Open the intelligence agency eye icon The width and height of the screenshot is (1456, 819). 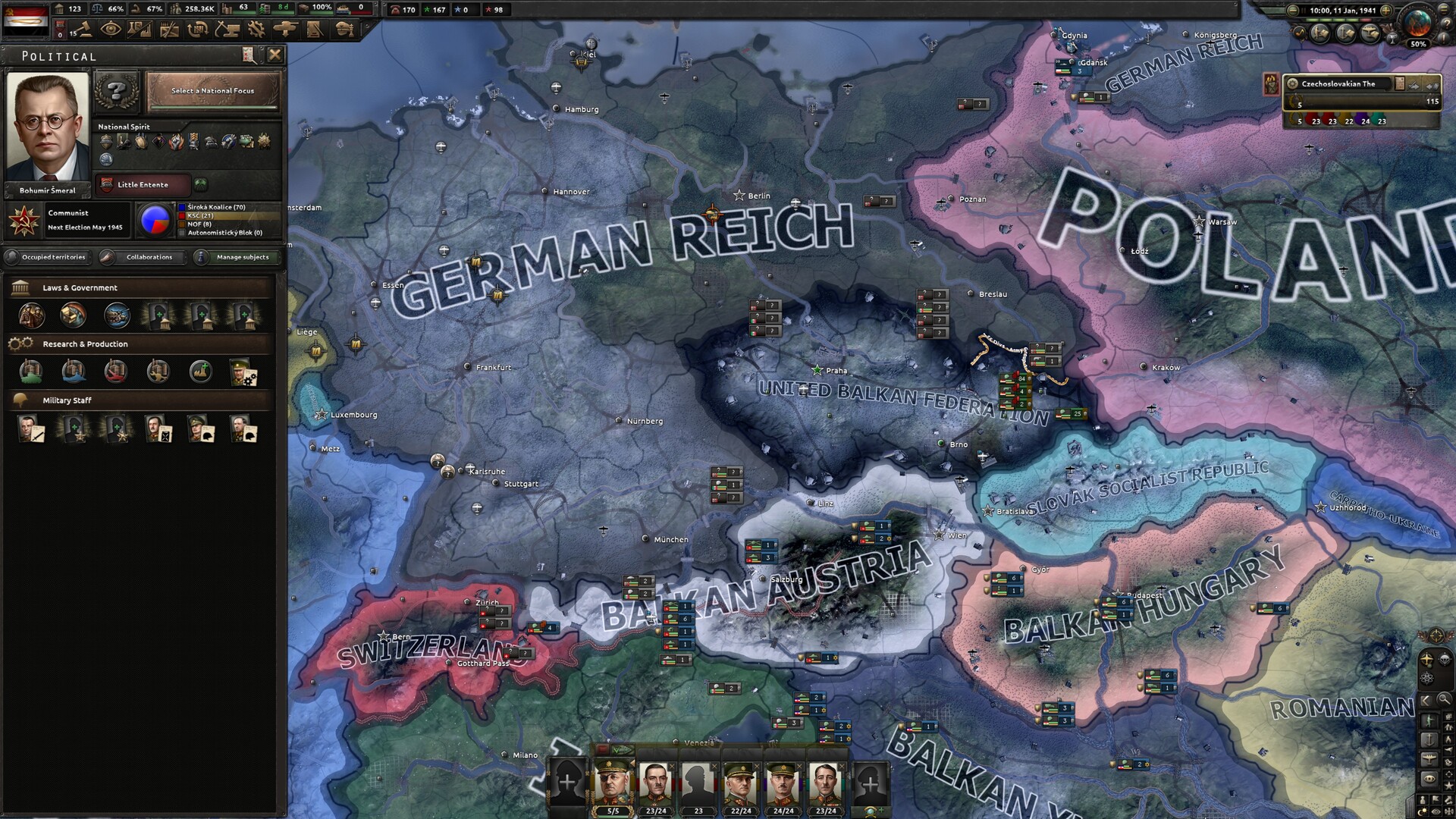pyautogui.click(x=111, y=30)
